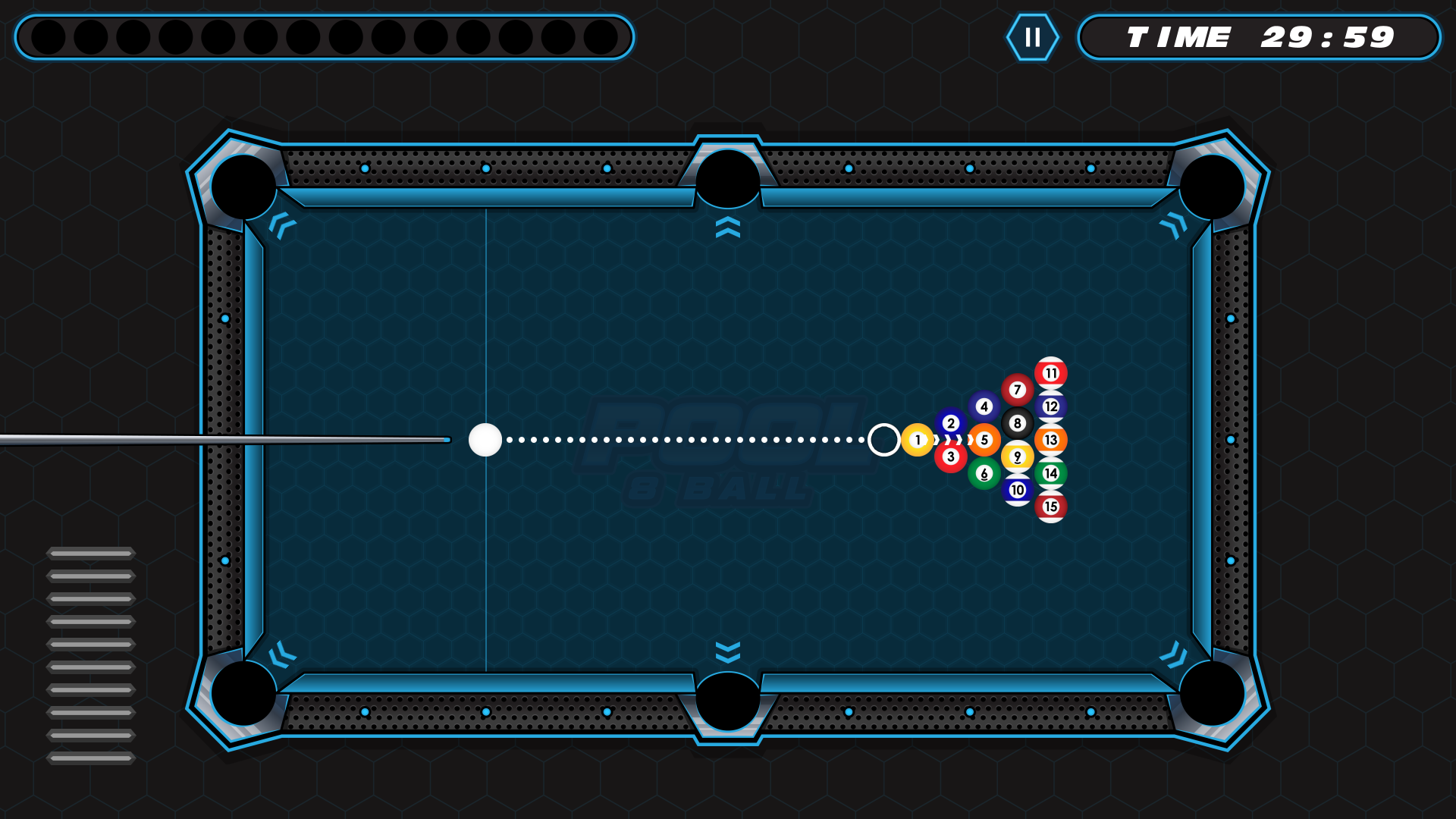
Task: Click the upward chevron on the top rail
Action: coord(728,226)
